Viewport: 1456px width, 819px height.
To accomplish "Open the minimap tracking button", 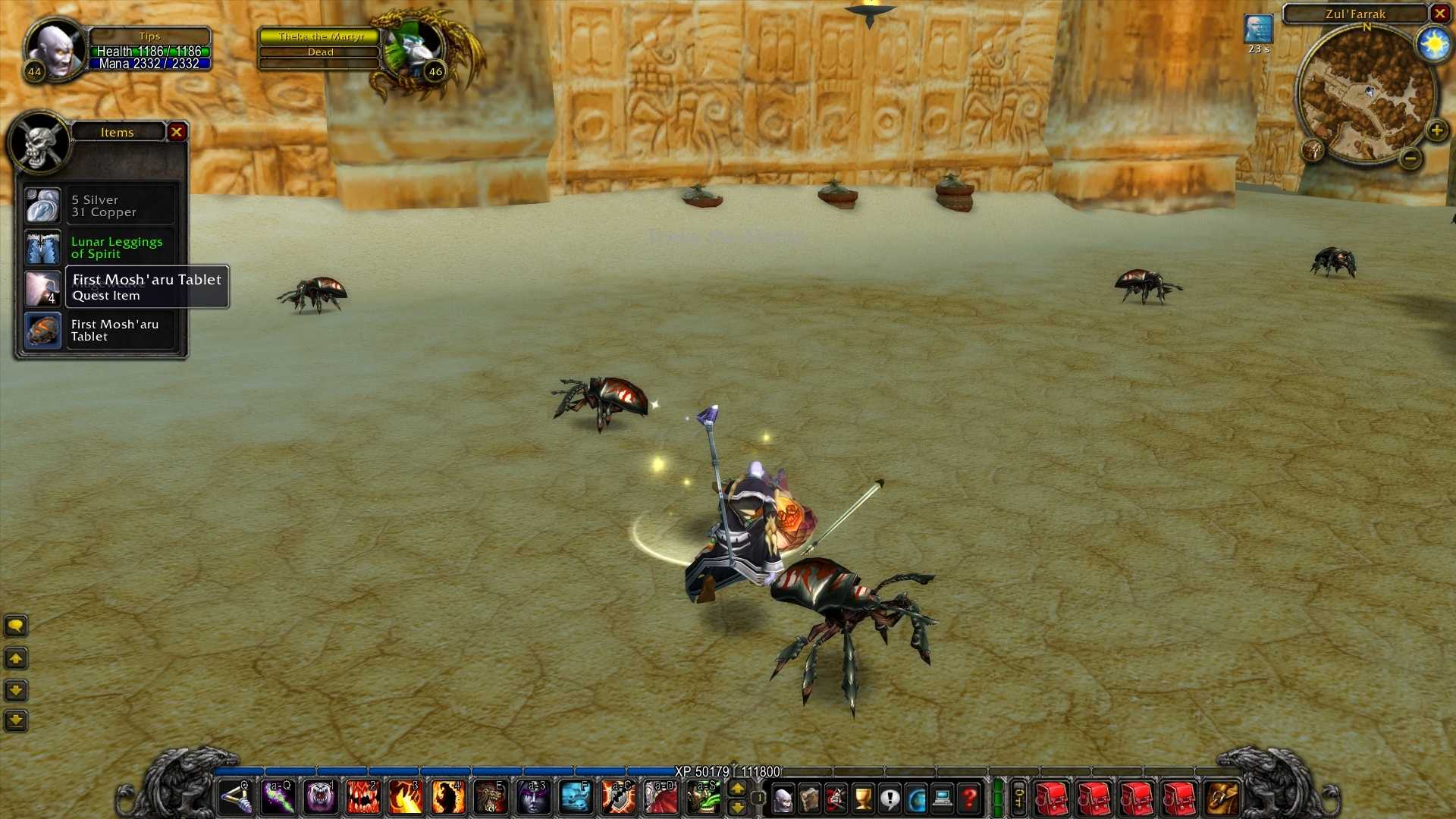I will click(x=1313, y=149).
